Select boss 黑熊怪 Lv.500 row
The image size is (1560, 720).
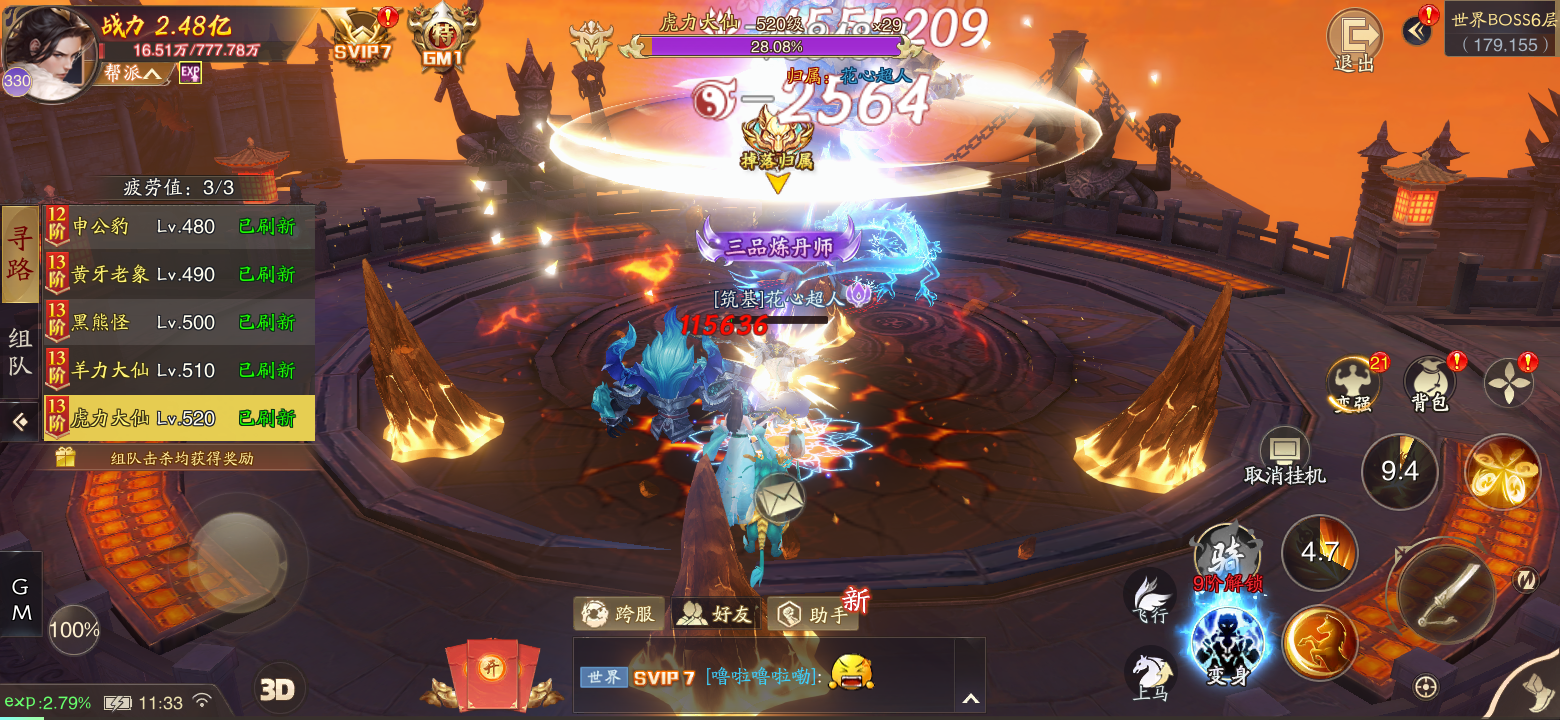(180, 323)
